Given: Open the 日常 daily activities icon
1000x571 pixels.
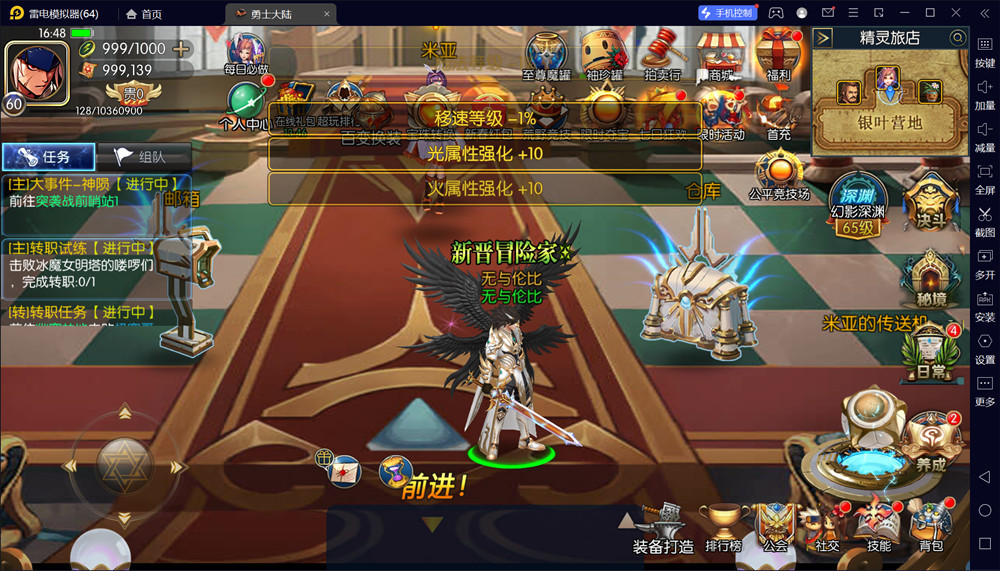Looking at the screenshot, I should pos(930,351).
